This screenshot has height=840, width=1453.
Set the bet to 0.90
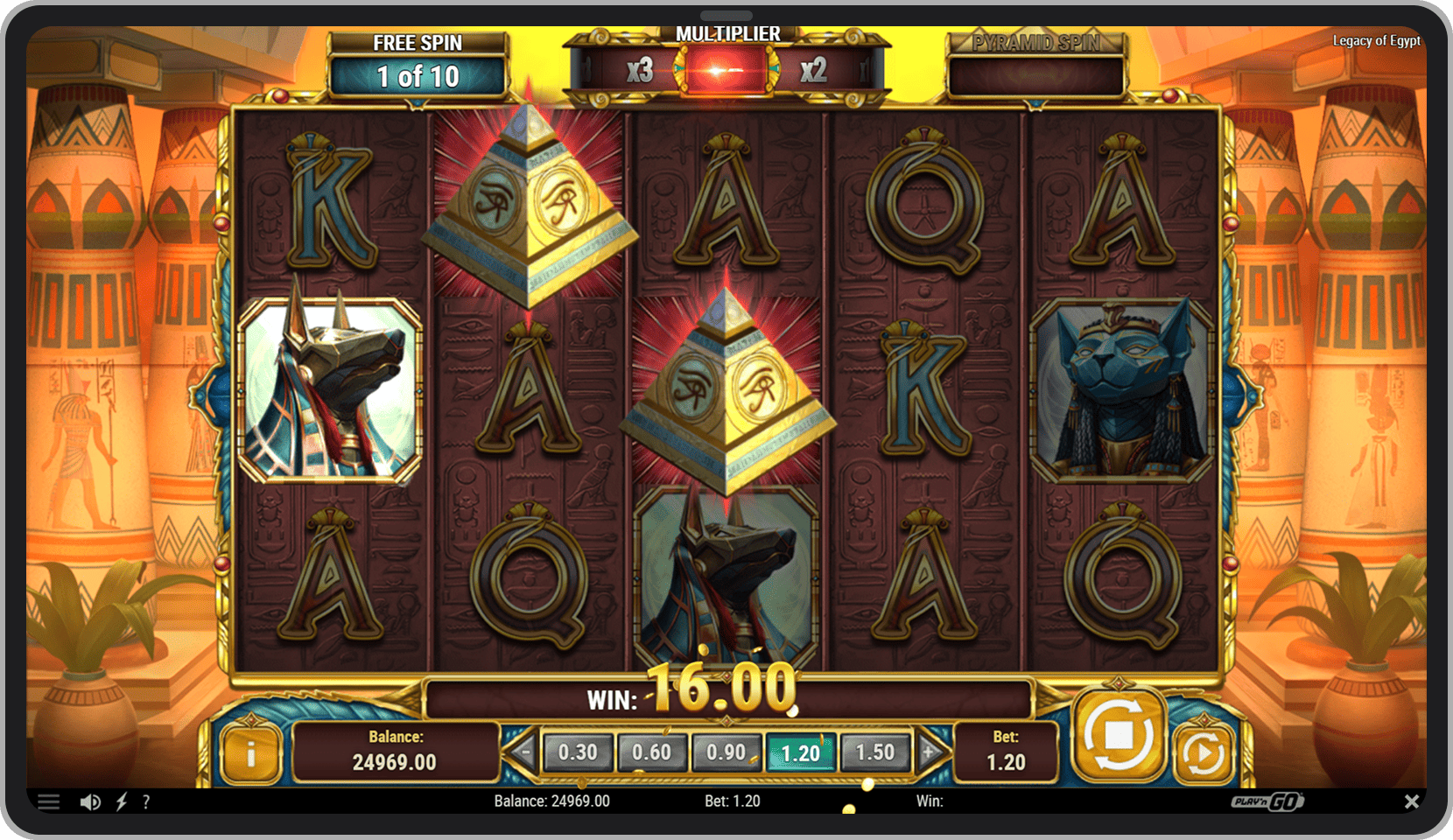[x=726, y=752]
